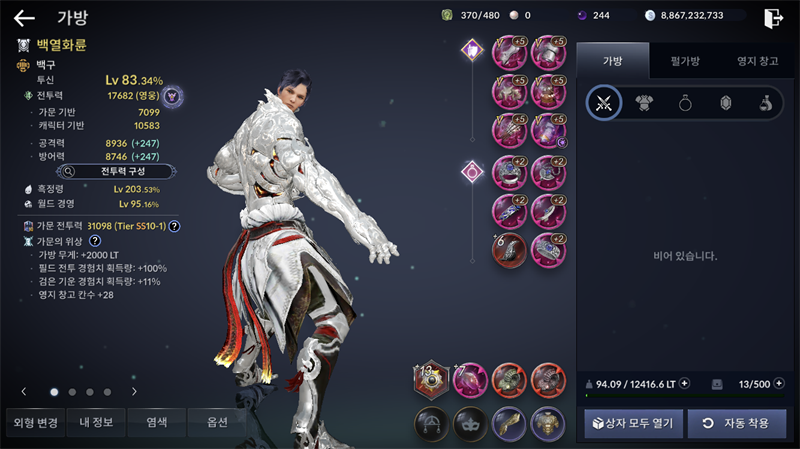
Task: Exit the bag screen via door icon
Action: pos(773,17)
